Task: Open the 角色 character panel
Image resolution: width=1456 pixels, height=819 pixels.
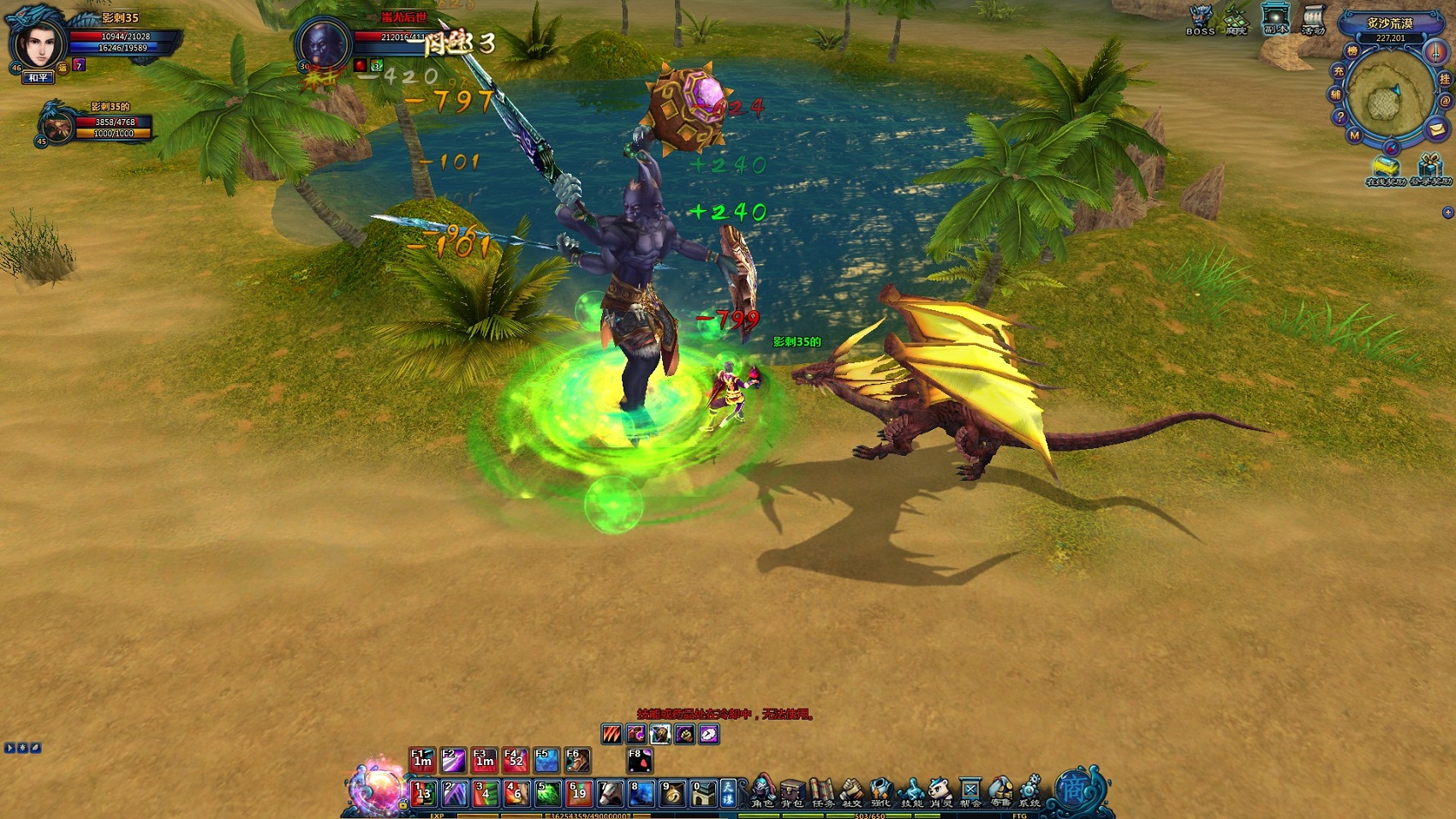Action: tap(761, 790)
